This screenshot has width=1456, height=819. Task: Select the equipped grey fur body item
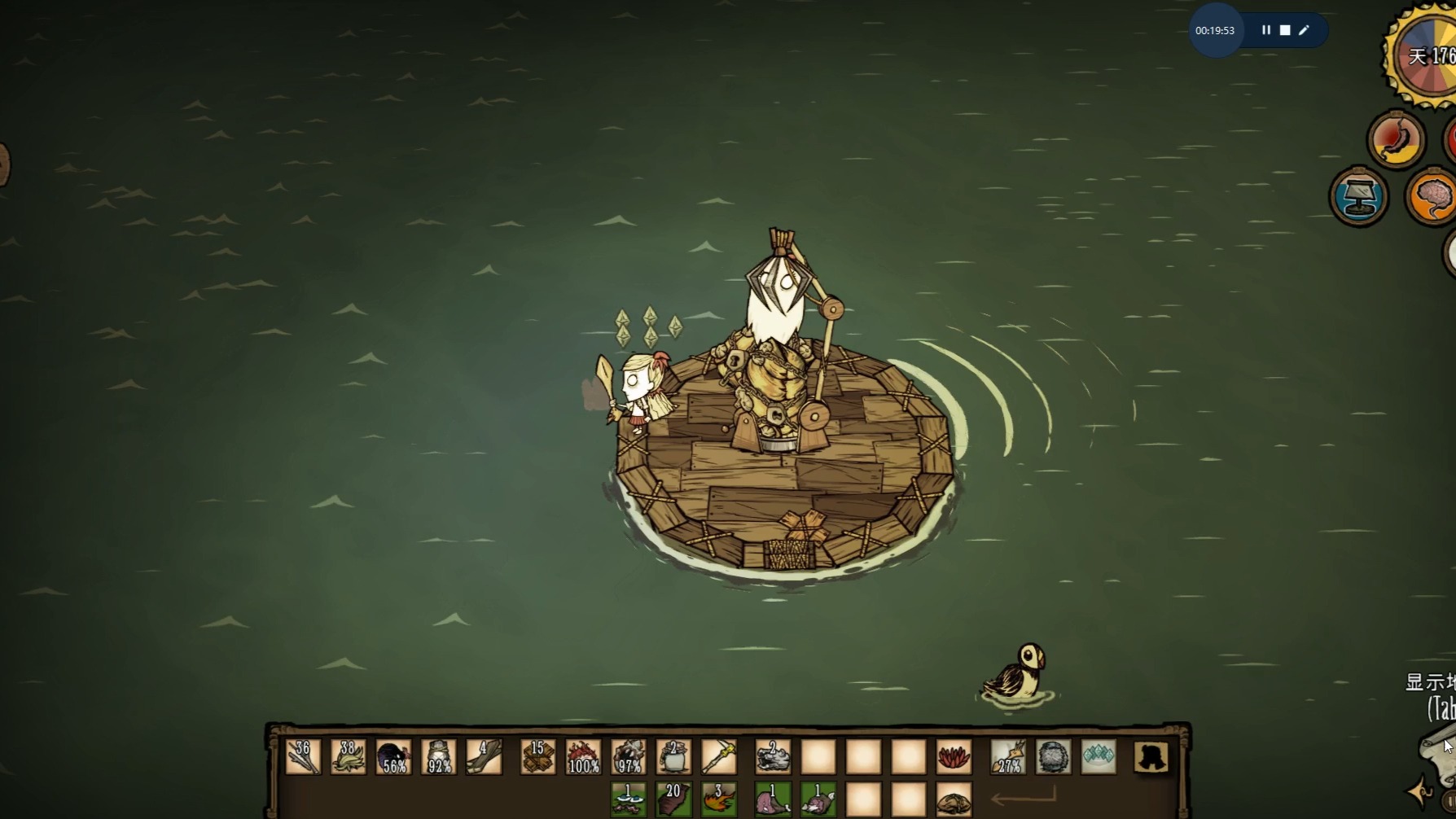click(1053, 757)
